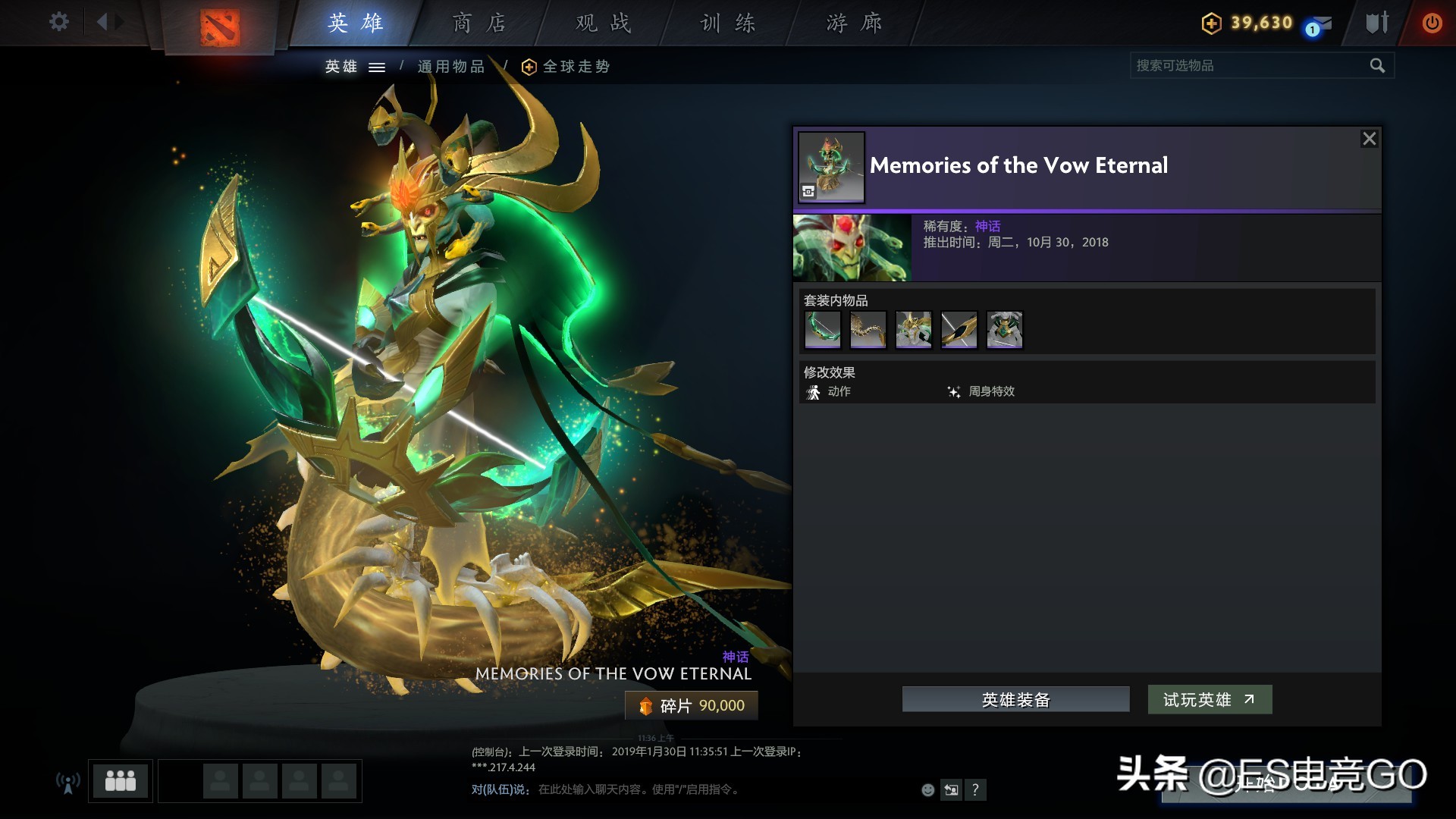The height and width of the screenshot is (819, 1456).
Task: Click the help question mark icon
Action: (x=976, y=790)
